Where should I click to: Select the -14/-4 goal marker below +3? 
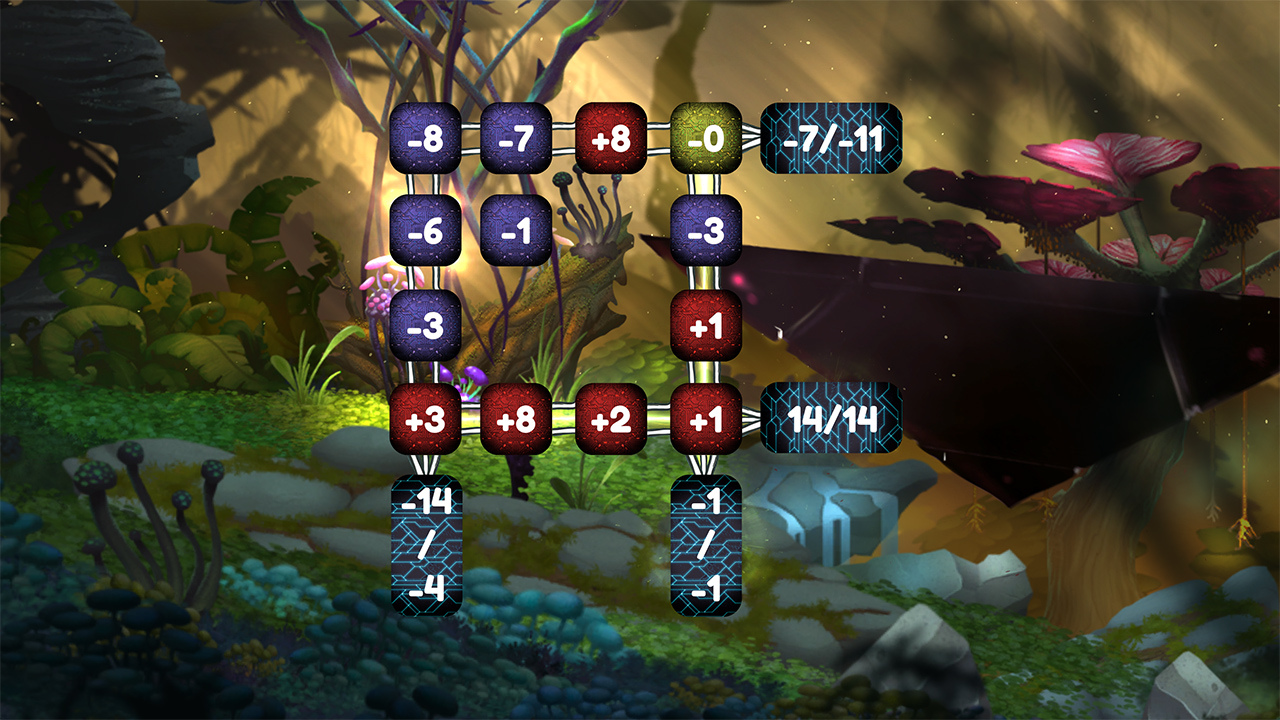click(427, 544)
